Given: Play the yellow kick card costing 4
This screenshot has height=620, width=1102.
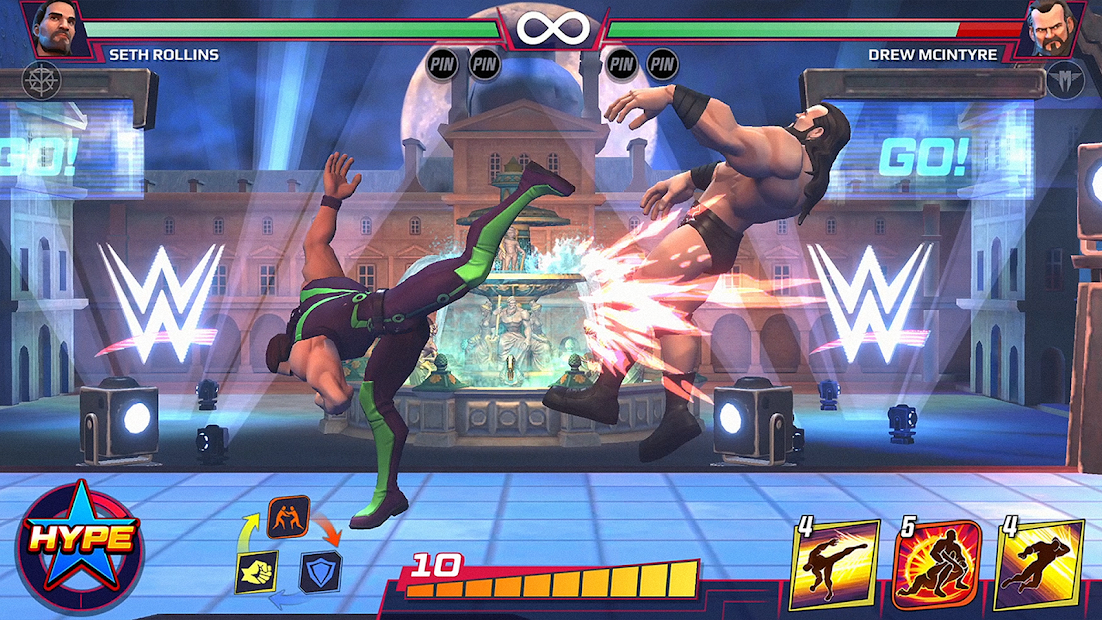Looking at the screenshot, I should [835, 565].
